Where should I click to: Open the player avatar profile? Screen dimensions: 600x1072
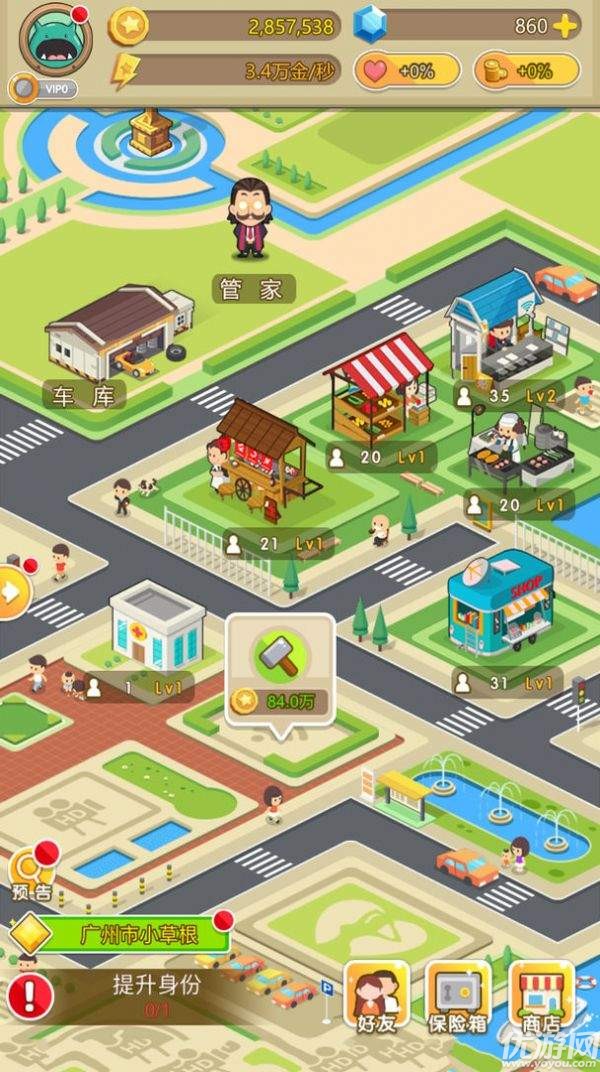tap(55, 40)
